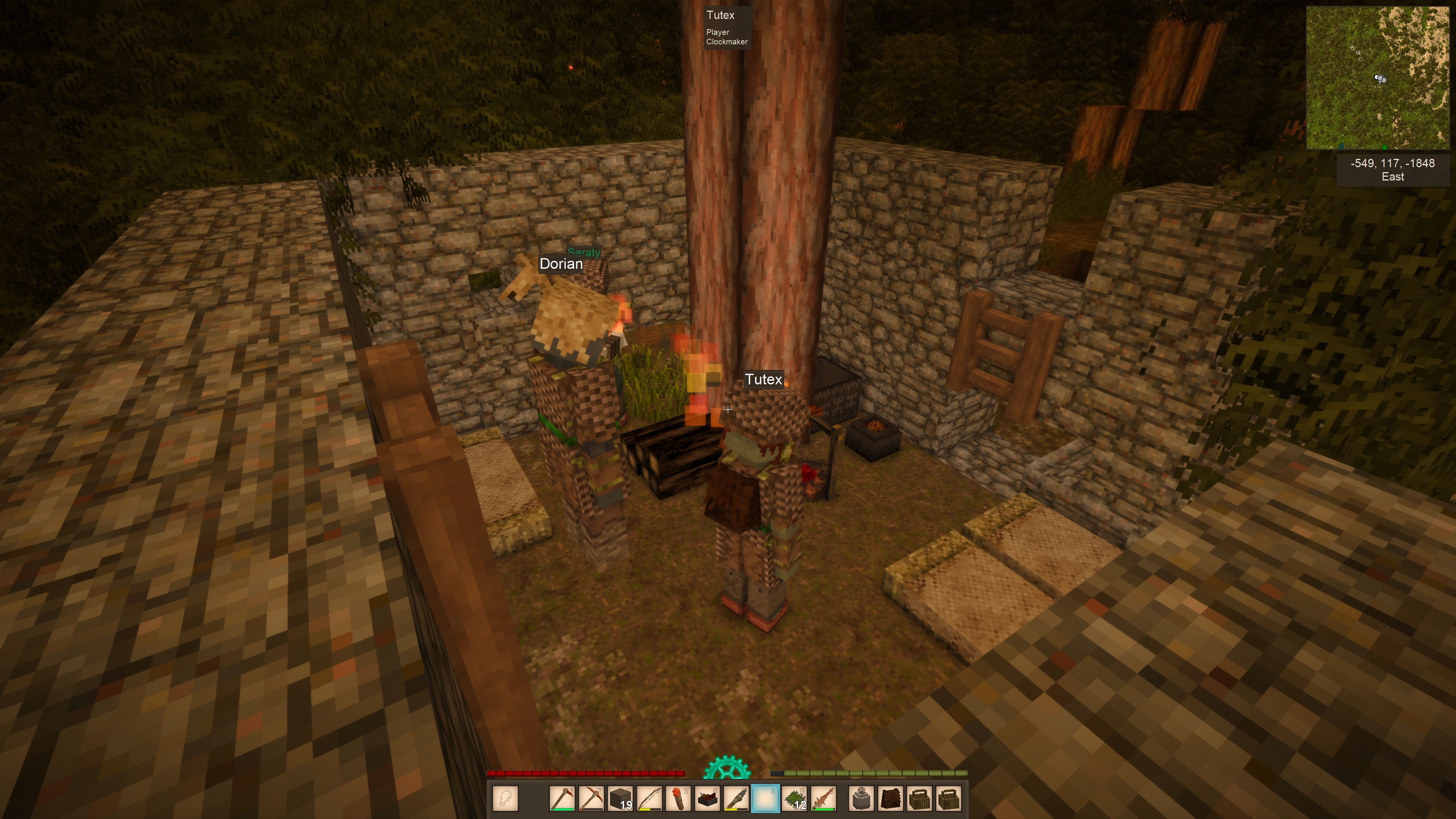Select the stone block stack of 19
Viewport: 1456px width, 819px height.
620,799
